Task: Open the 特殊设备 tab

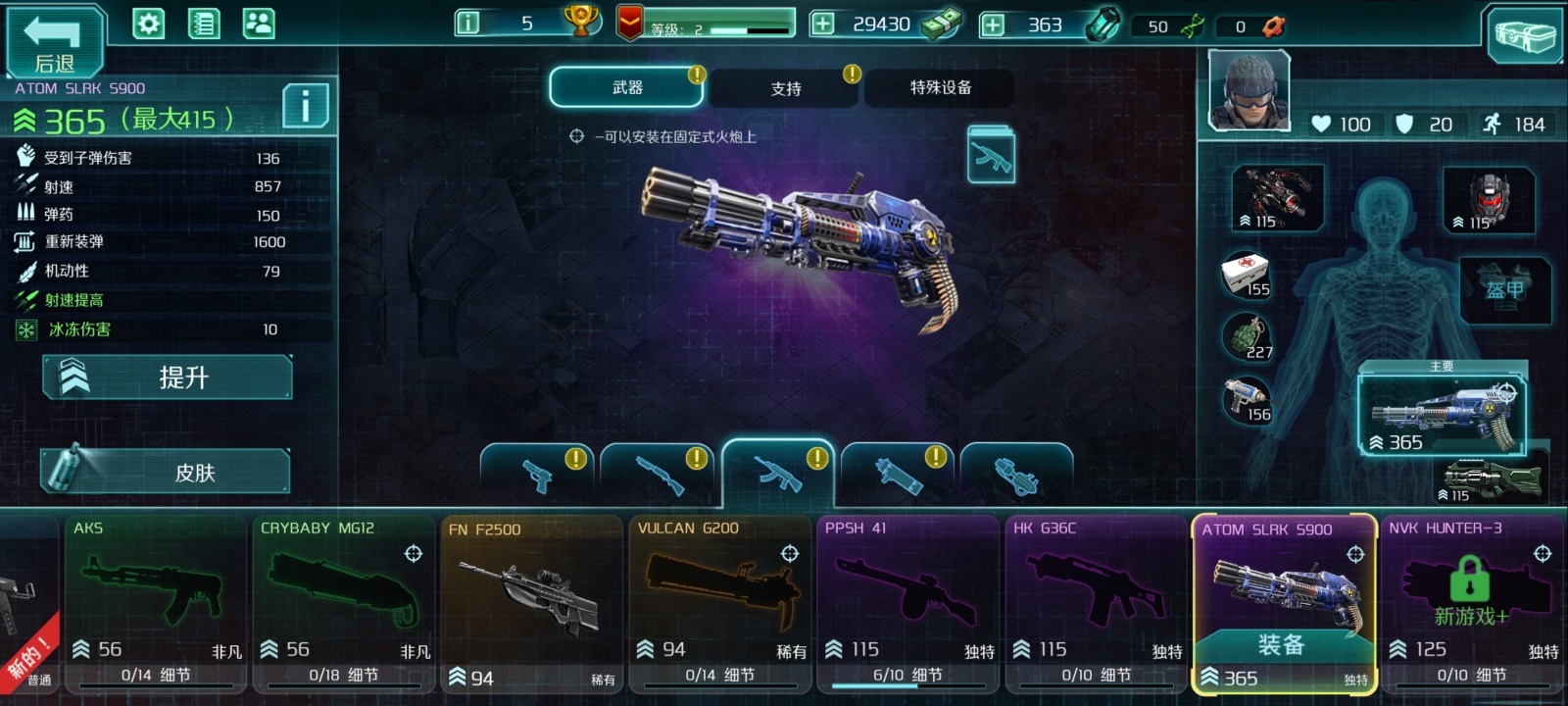Action: pos(940,88)
